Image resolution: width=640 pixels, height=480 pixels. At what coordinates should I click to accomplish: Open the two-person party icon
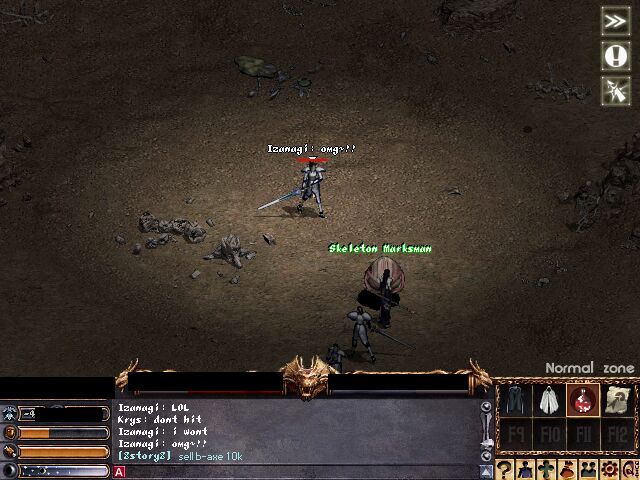click(588, 469)
